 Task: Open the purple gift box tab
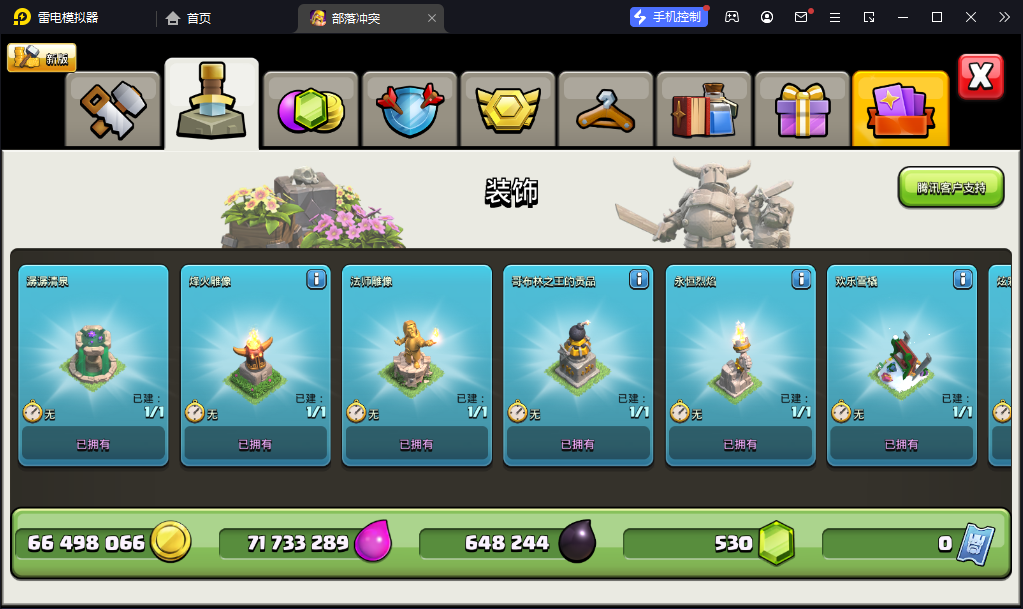coord(801,110)
